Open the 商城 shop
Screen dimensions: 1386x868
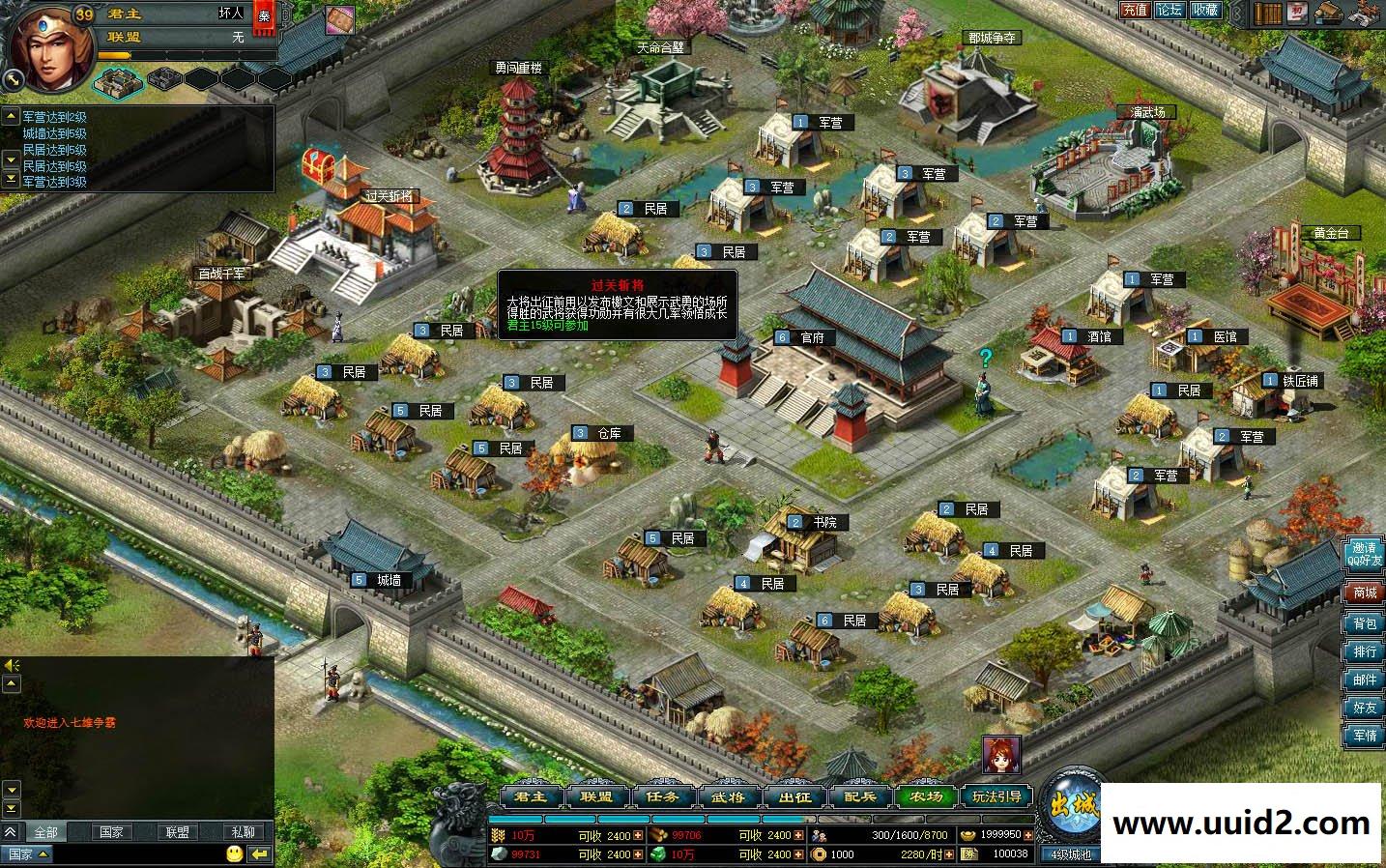[1365, 593]
